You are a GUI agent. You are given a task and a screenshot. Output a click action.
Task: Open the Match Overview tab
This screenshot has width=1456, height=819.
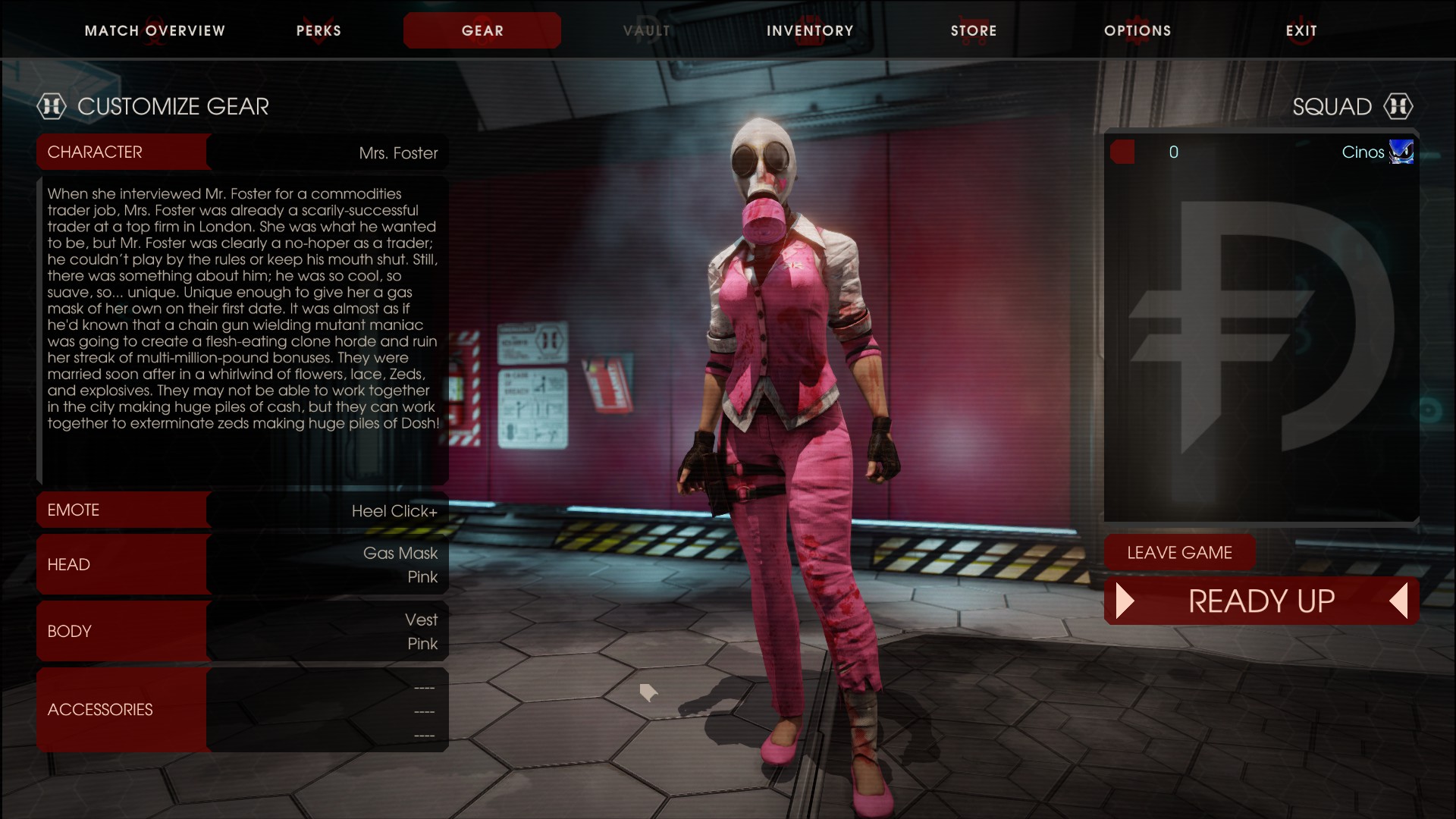coord(155,31)
